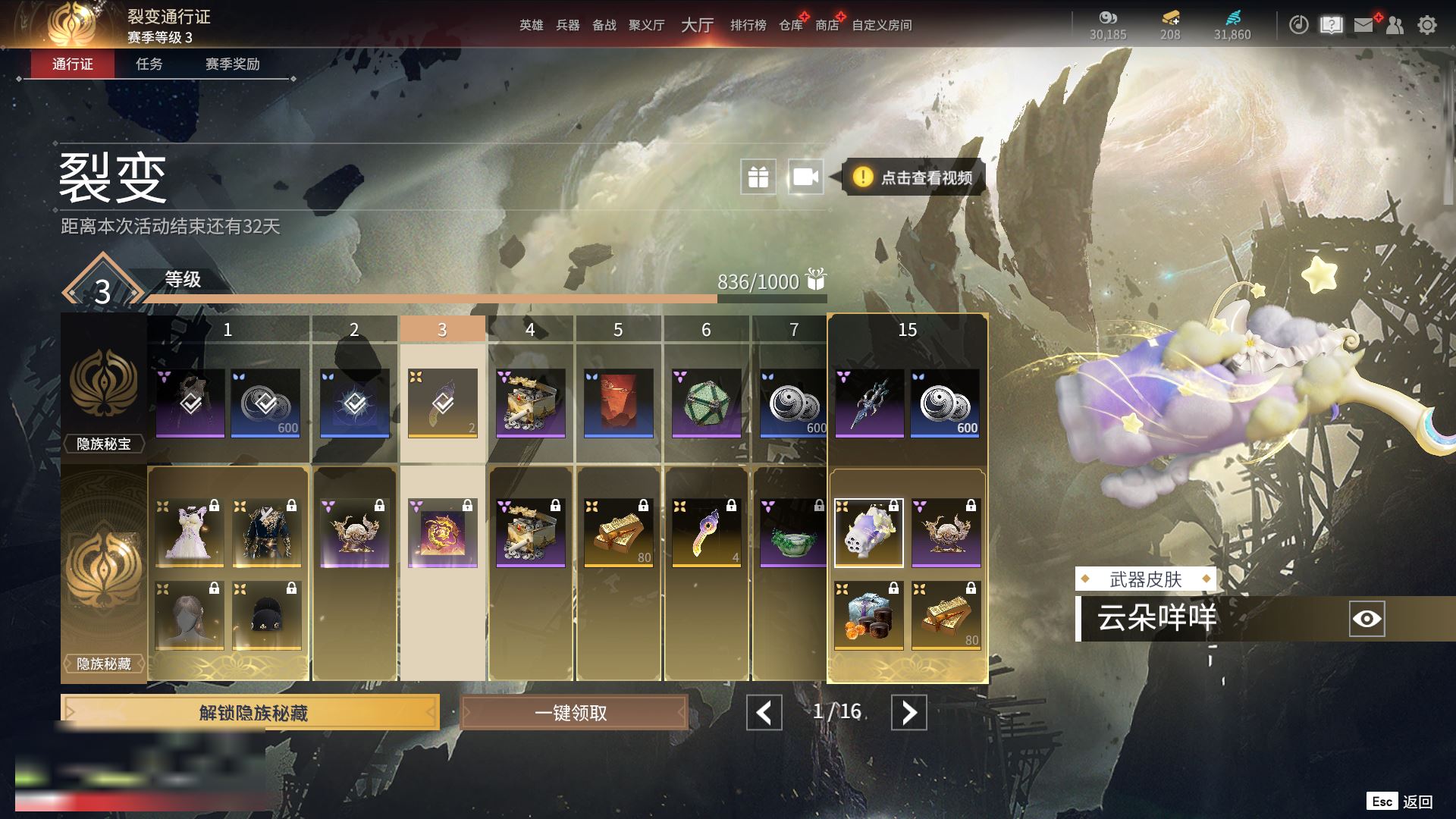Go to the previous rewards page

pos(764,713)
